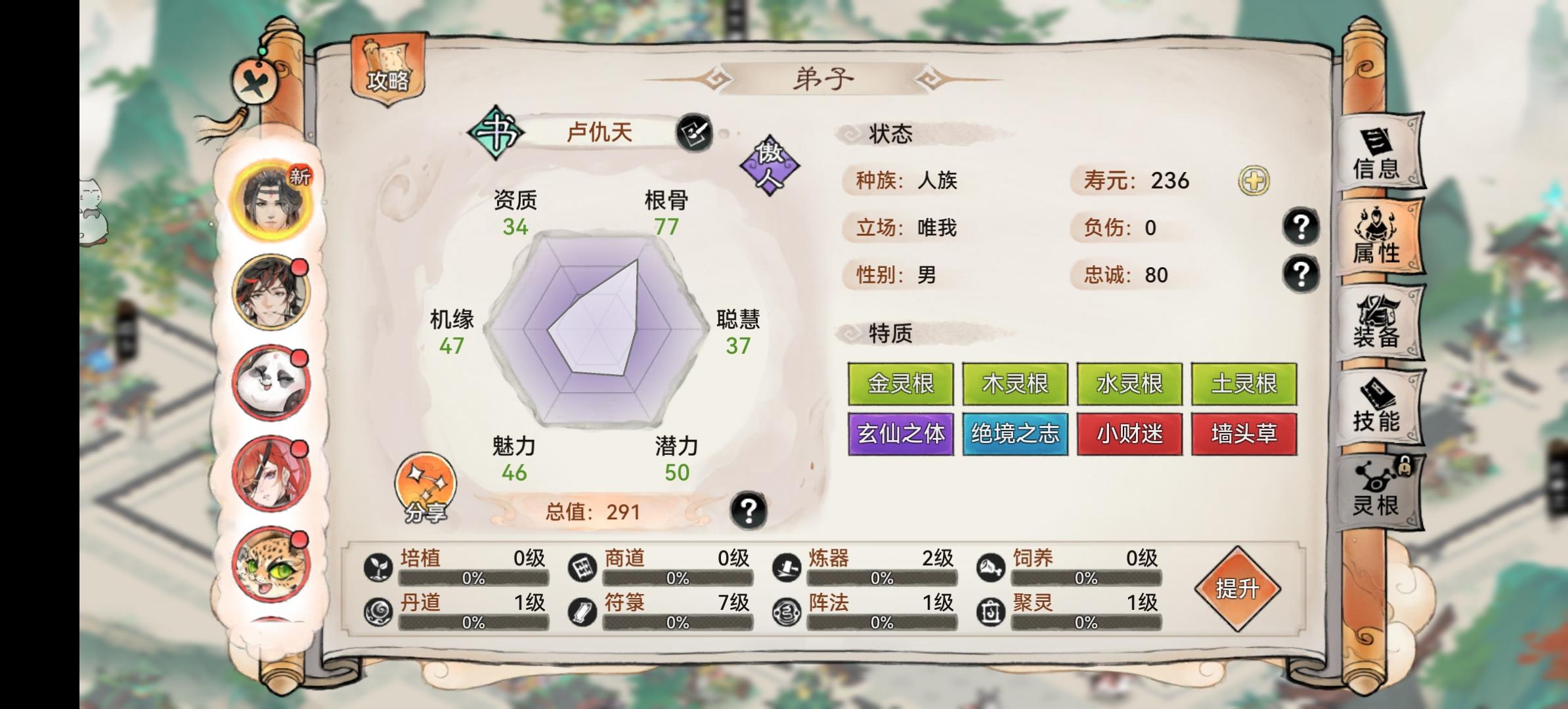Toggle the 小财迷 trait tag
This screenshot has width=1568, height=709.
tap(1131, 433)
